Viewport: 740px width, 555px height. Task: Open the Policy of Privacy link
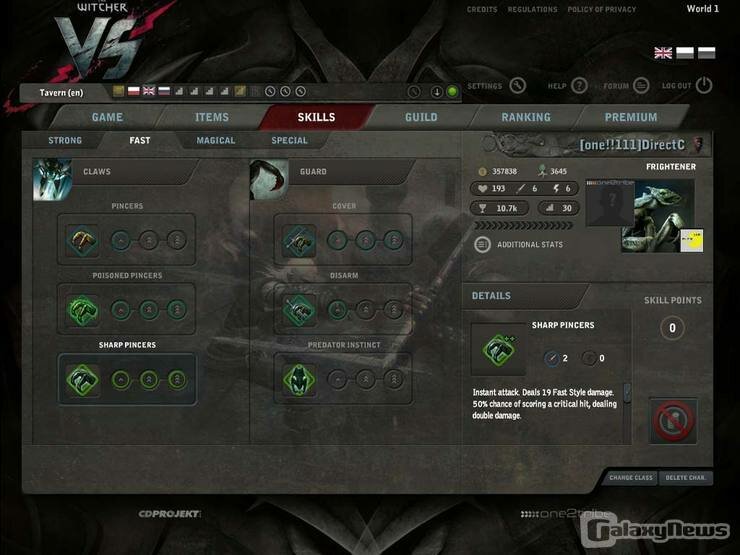pos(603,10)
